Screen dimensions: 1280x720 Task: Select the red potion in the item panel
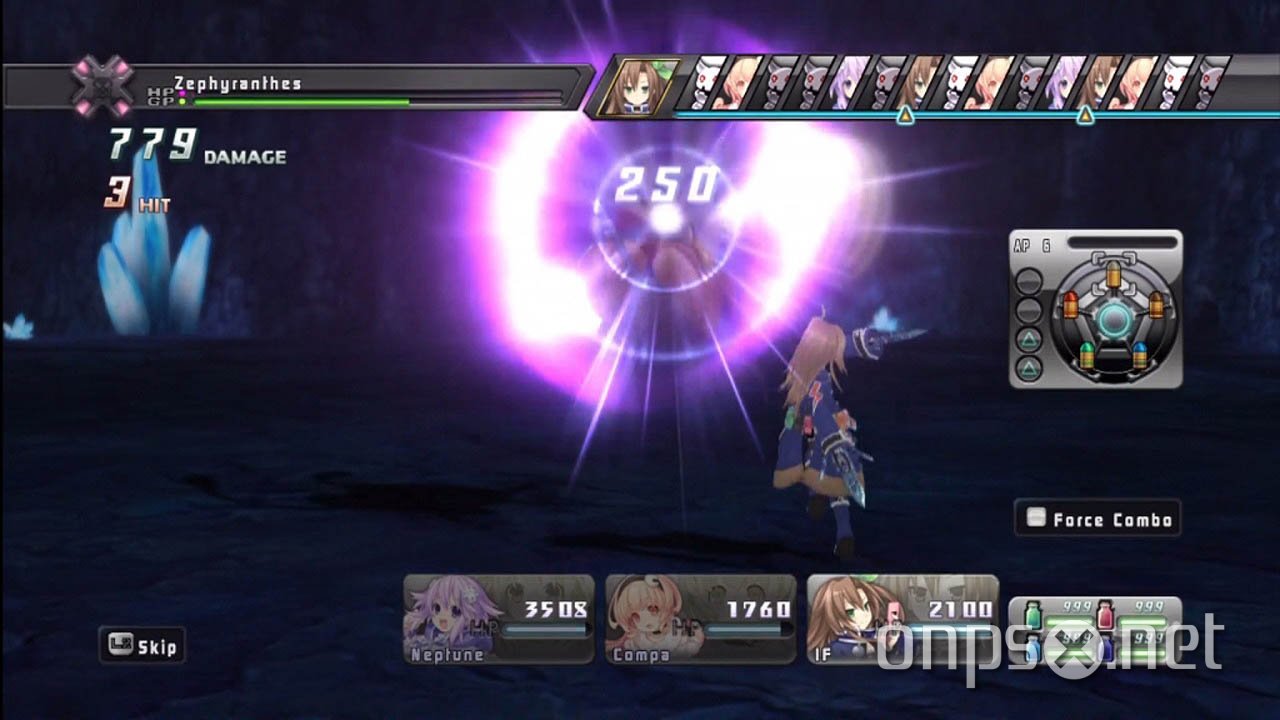1105,614
